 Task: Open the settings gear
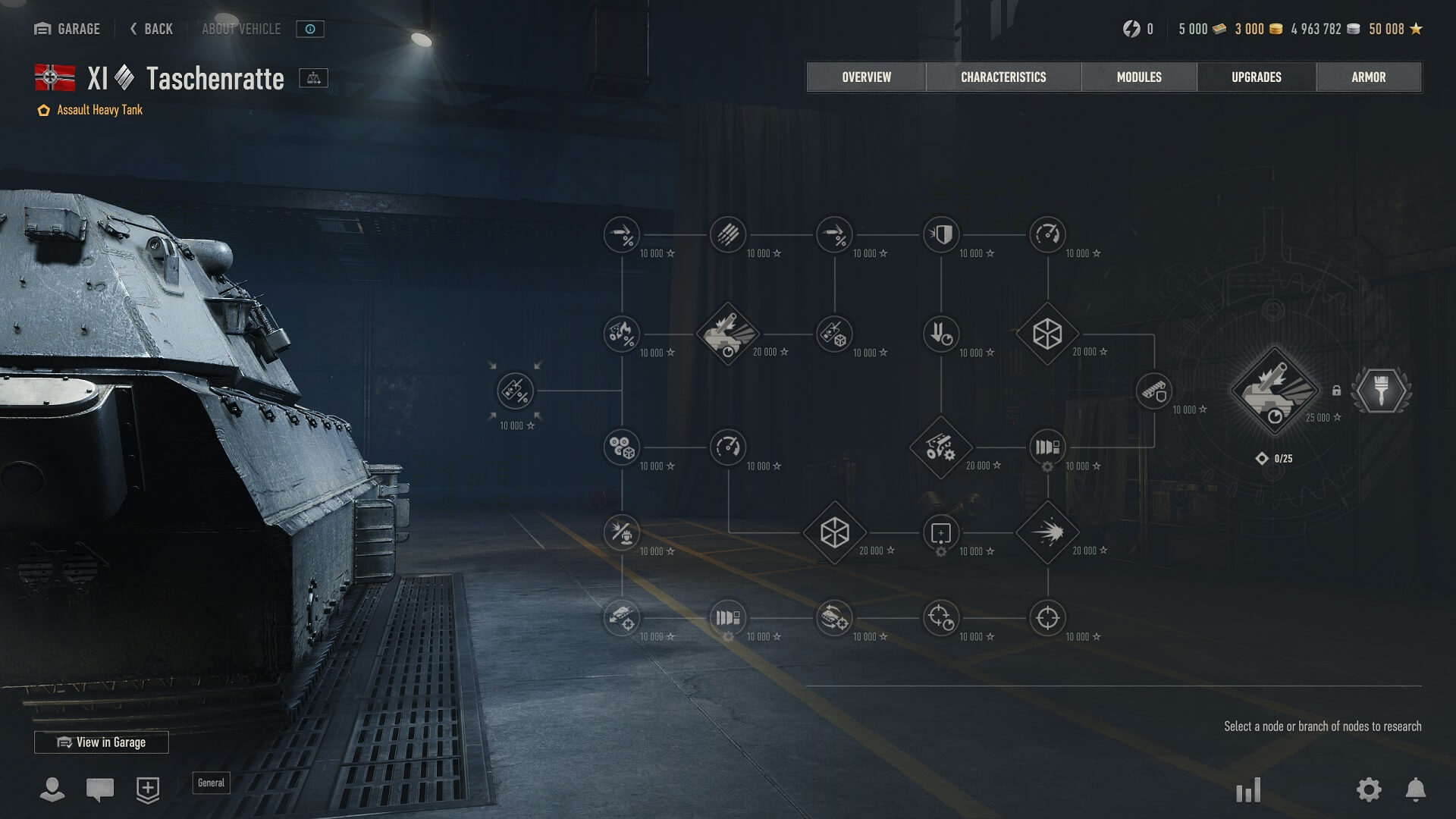(1368, 789)
